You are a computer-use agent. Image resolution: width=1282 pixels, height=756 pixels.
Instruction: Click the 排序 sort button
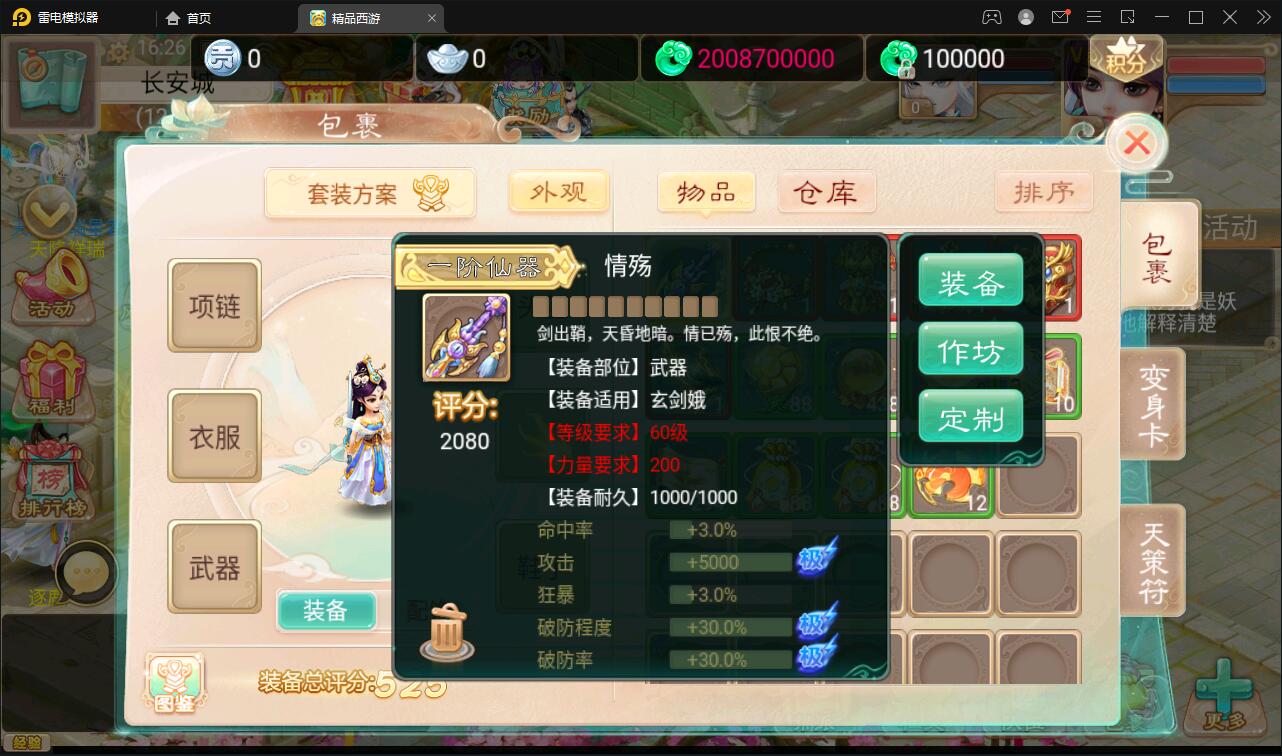(1043, 192)
